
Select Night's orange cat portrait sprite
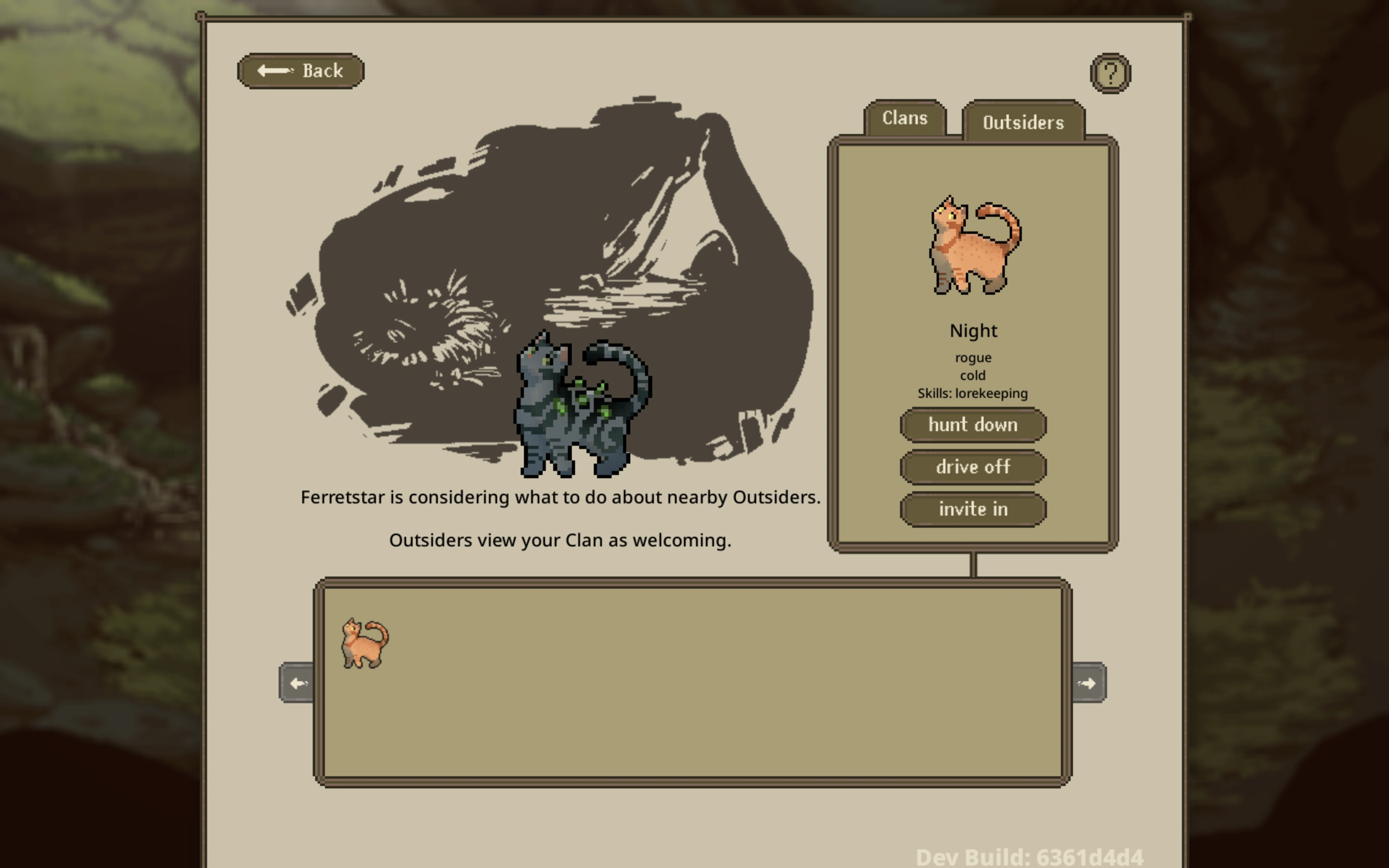pos(972,247)
